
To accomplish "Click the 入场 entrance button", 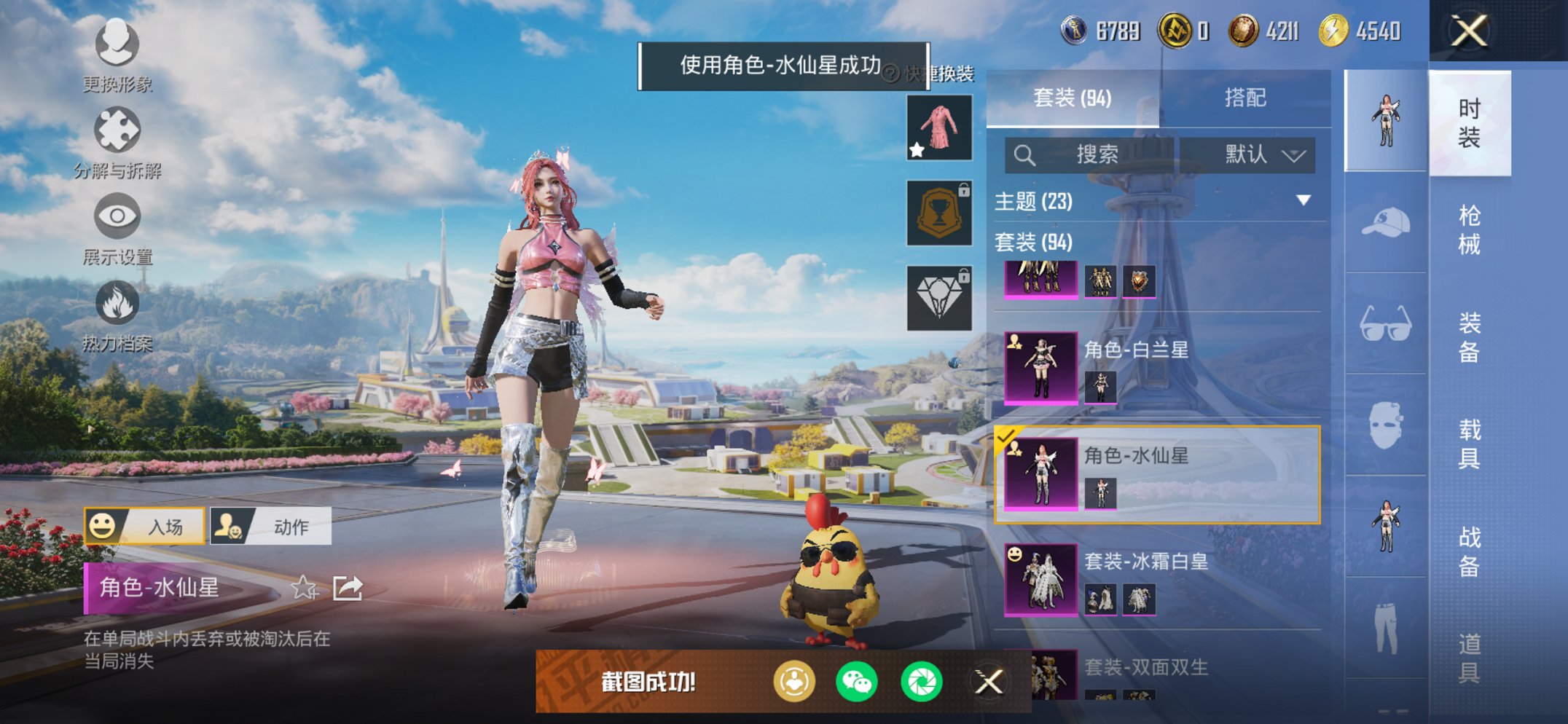I will tap(146, 525).
